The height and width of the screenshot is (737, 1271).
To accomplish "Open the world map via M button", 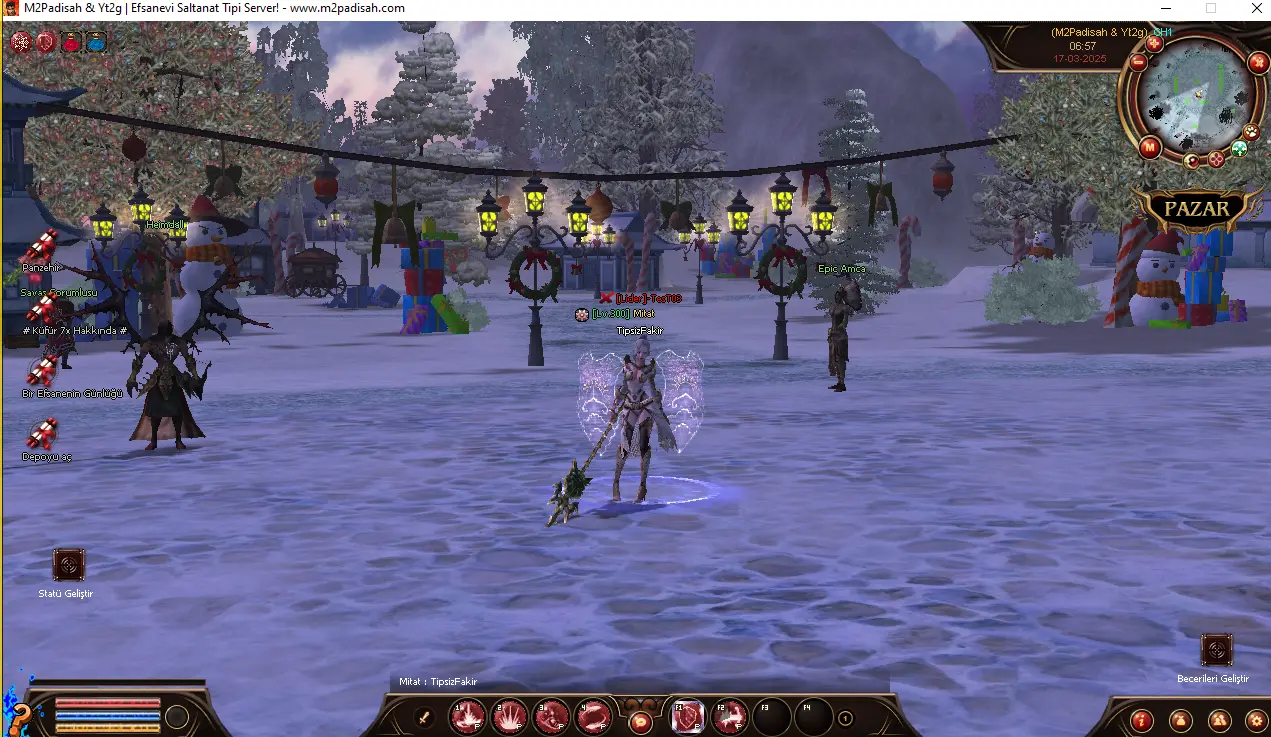I will point(1149,148).
